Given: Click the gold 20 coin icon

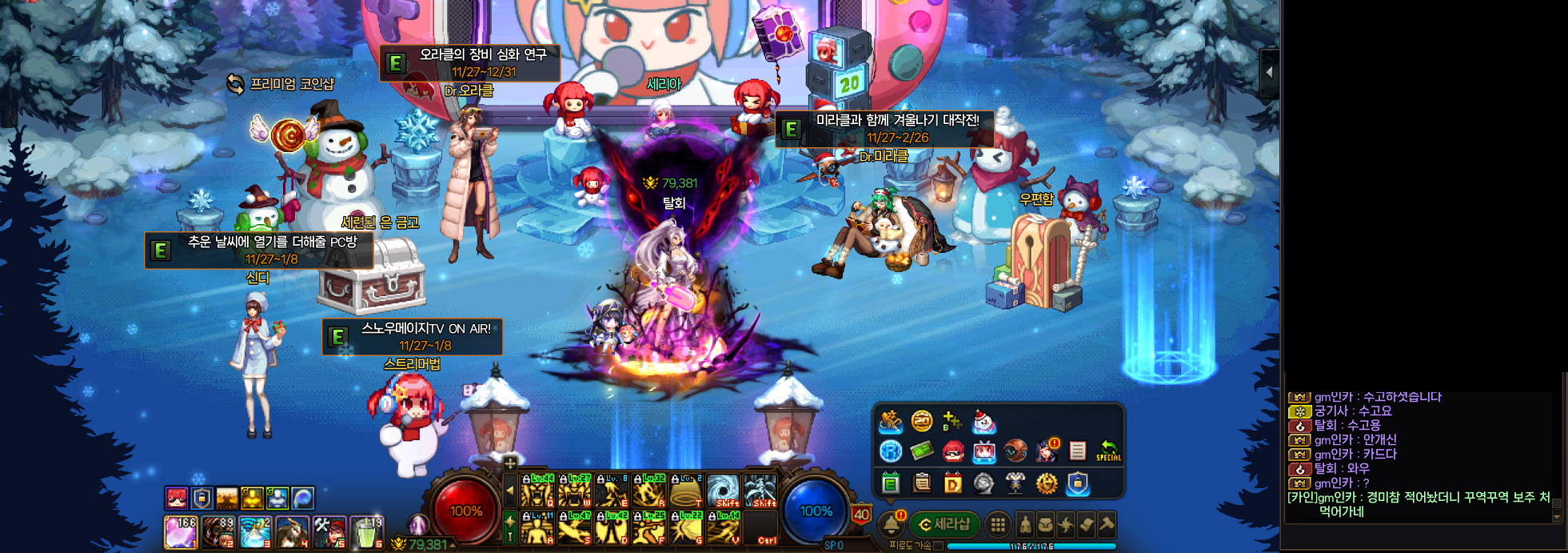Looking at the screenshot, I should pos(921,421).
